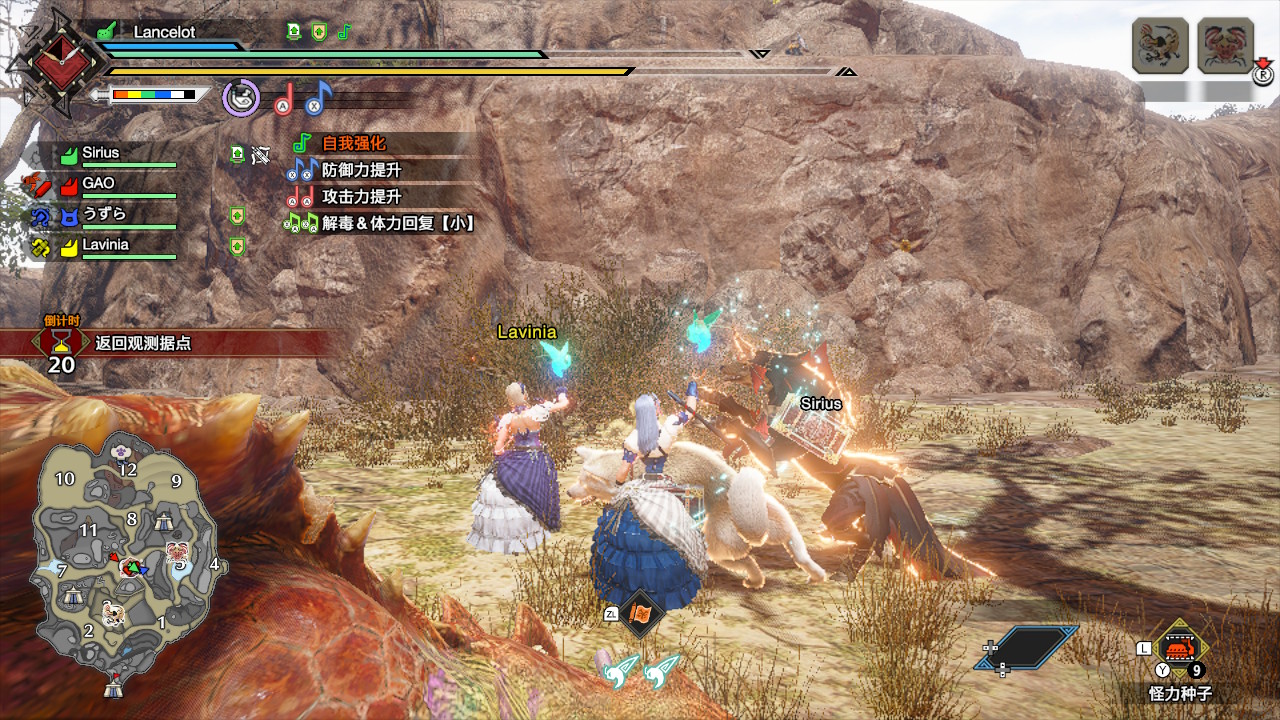Image resolution: width=1280 pixels, height=720 pixels.
Task: Select the 攻击力提升 melody entry
Action: coord(361,197)
